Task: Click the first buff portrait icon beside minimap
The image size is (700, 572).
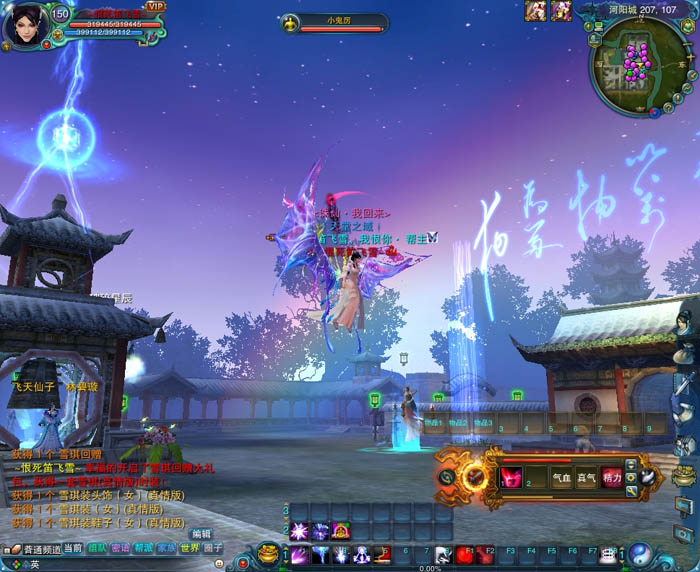Action: [x=536, y=11]
